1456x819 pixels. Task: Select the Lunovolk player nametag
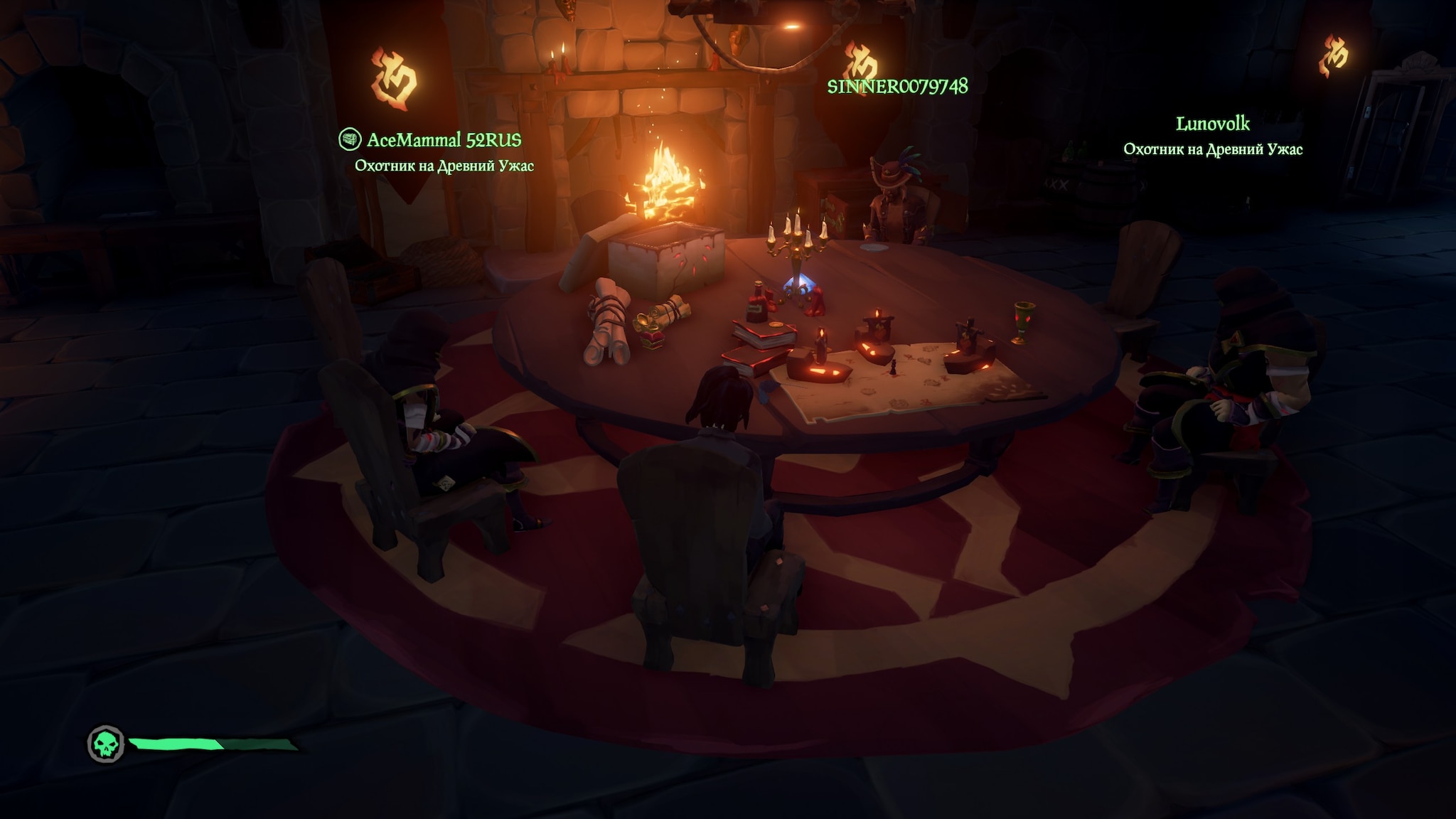(1212, 124)
